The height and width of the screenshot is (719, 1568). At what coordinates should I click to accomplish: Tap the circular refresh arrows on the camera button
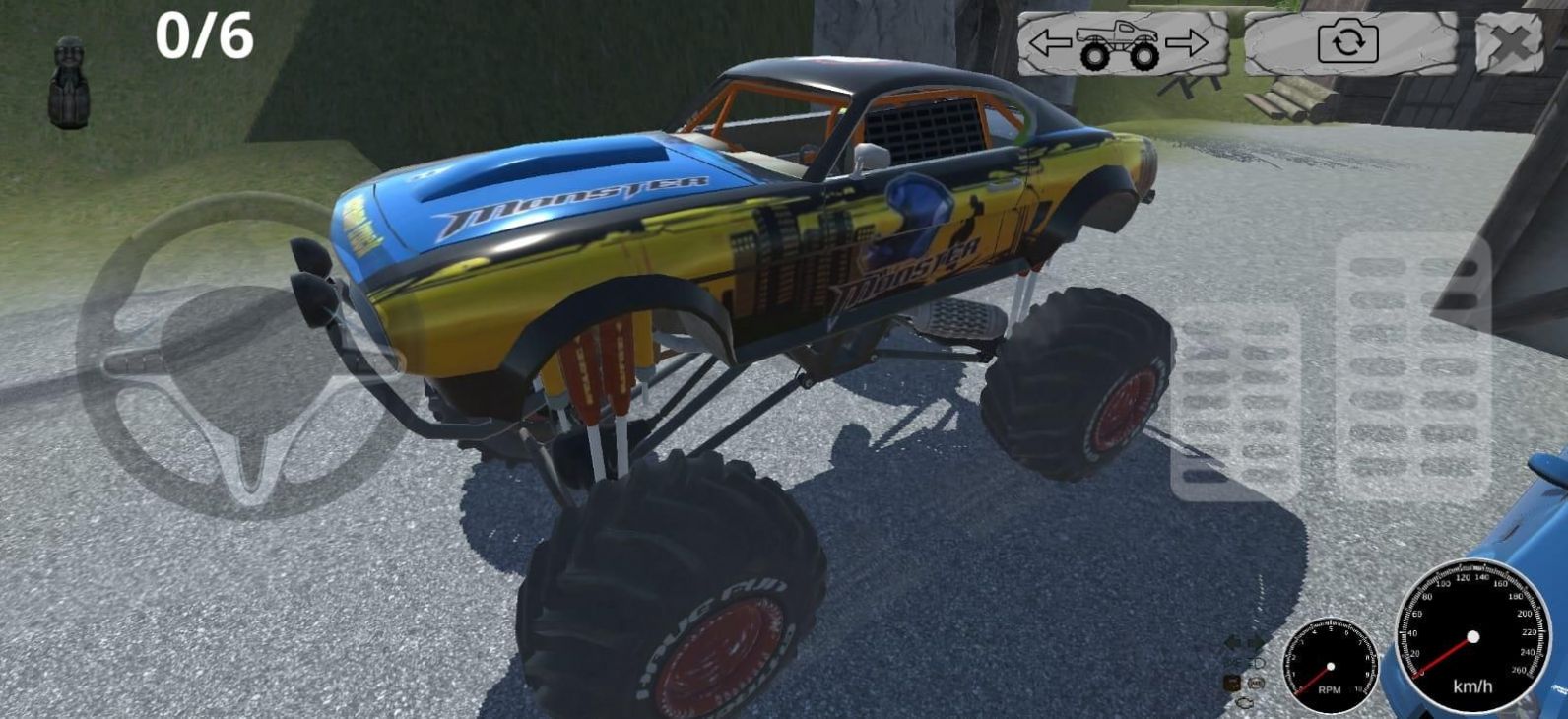click(x=1347, y=42)
